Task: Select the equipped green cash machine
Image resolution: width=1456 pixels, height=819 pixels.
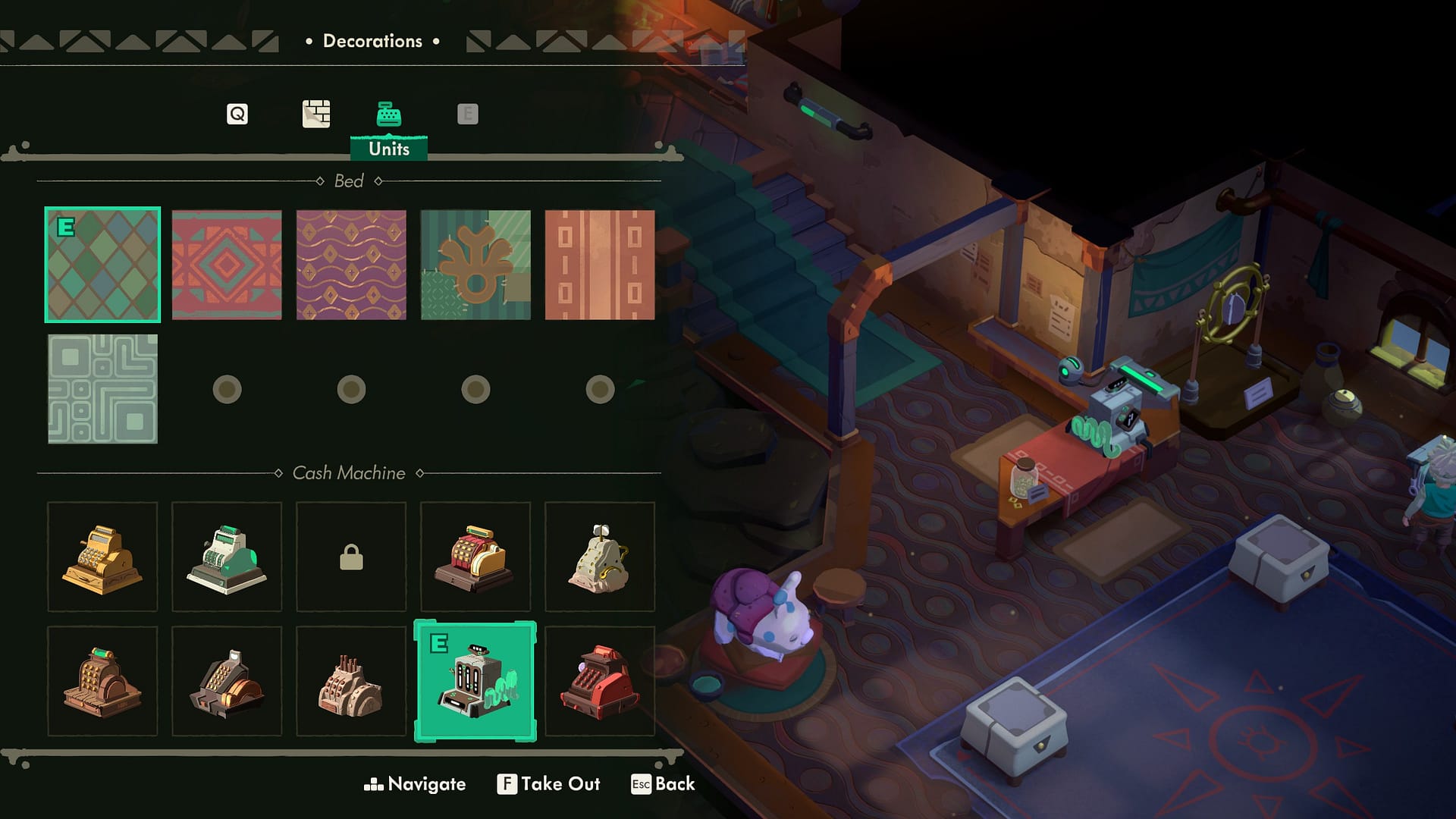Action: (475, 682)
